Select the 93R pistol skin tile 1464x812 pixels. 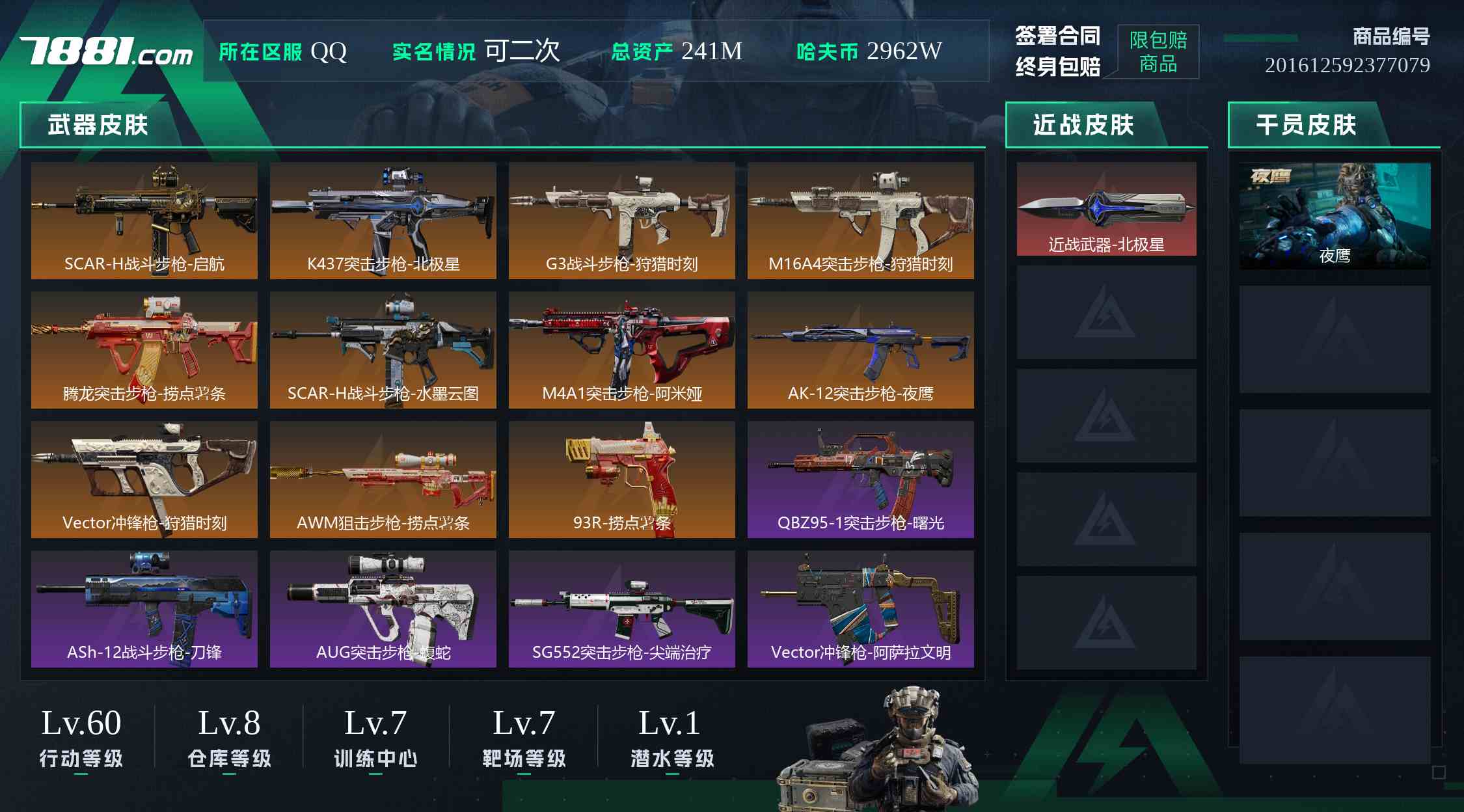point(621,480)
